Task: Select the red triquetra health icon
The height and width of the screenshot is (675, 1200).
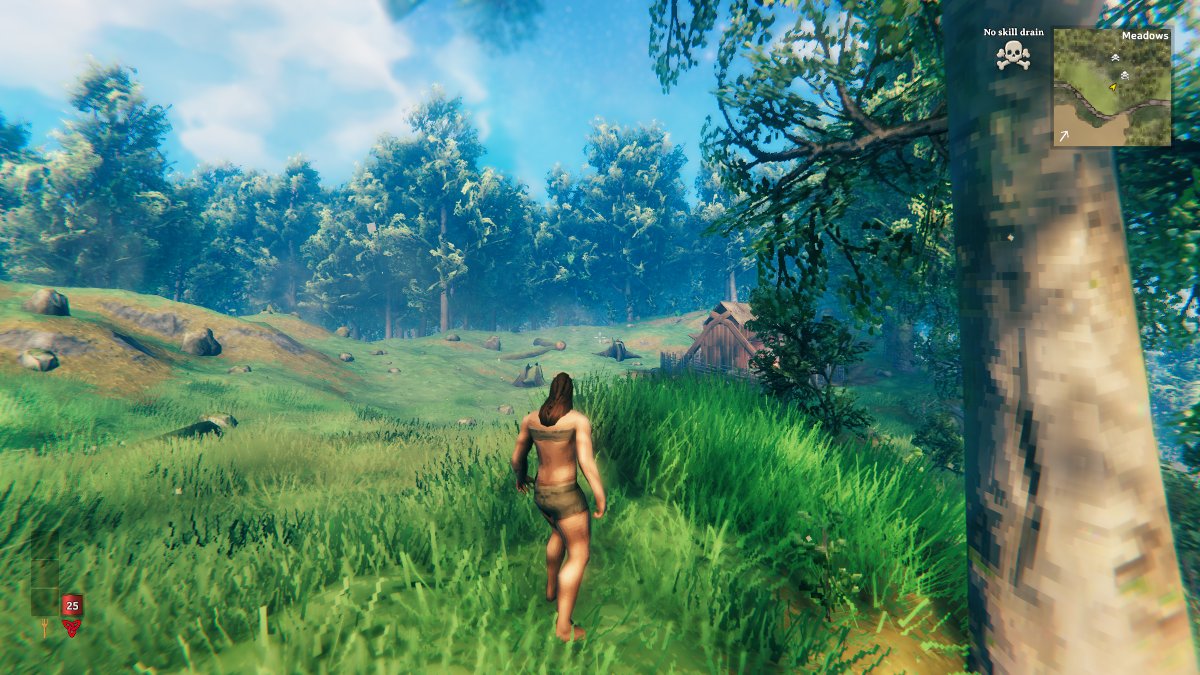Action: click(x=72, y=628)
